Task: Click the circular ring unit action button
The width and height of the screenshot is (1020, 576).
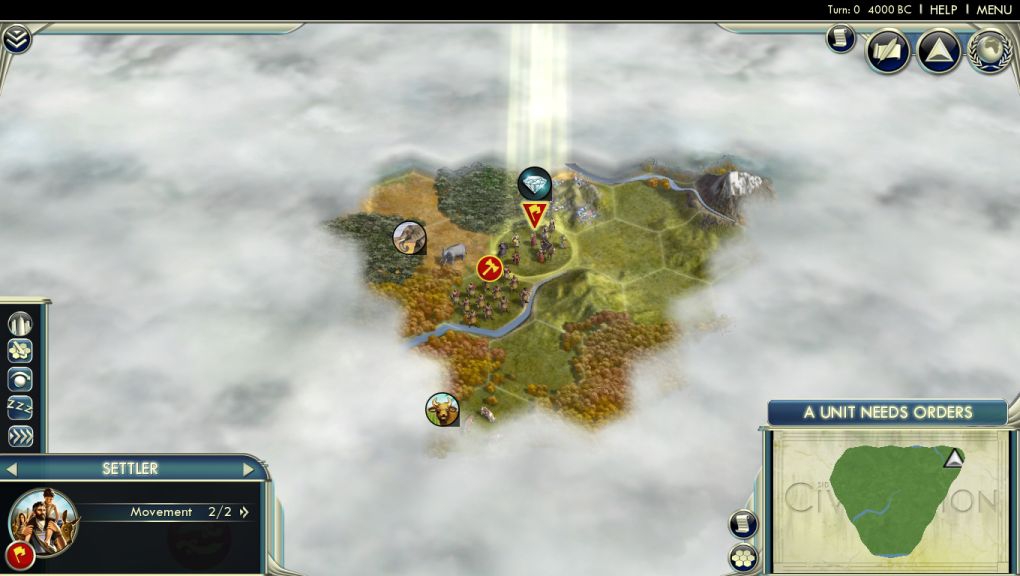Action: (x=20, y=379)
